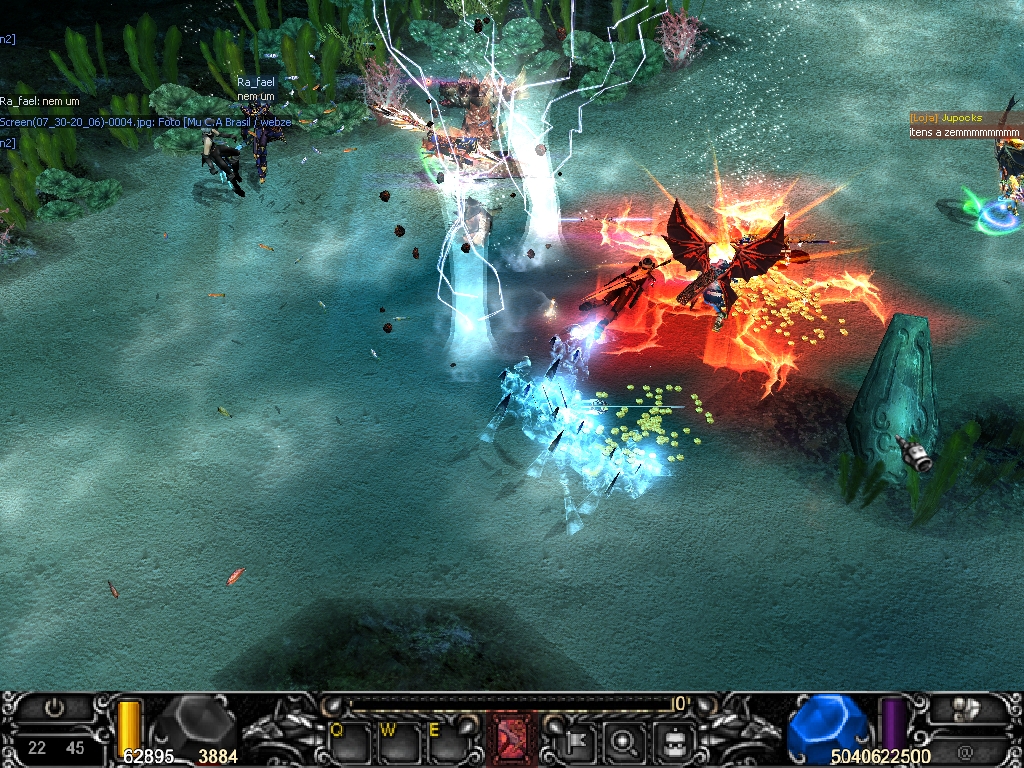Open the magnifying glass window
The height and width of the screenshot is (768, 1024).
626,742
